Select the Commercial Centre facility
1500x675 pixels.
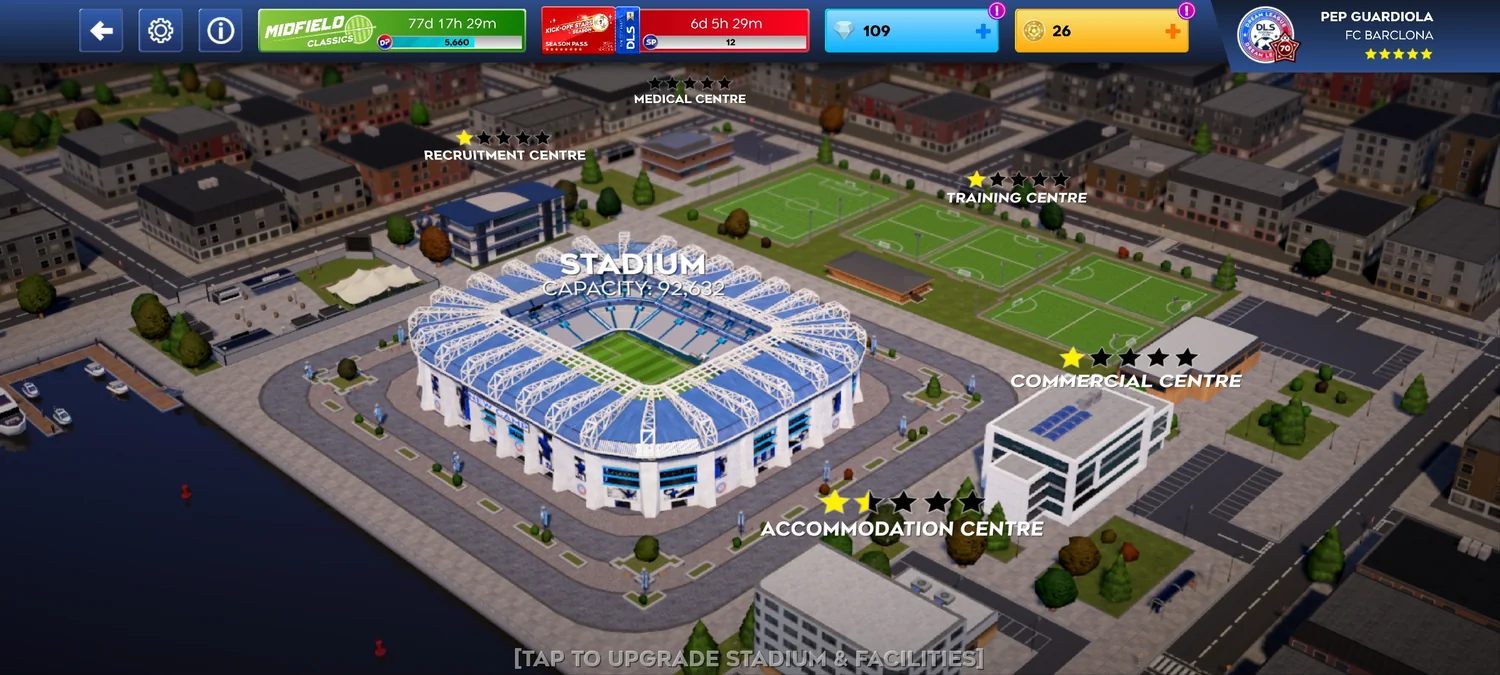1126,380
